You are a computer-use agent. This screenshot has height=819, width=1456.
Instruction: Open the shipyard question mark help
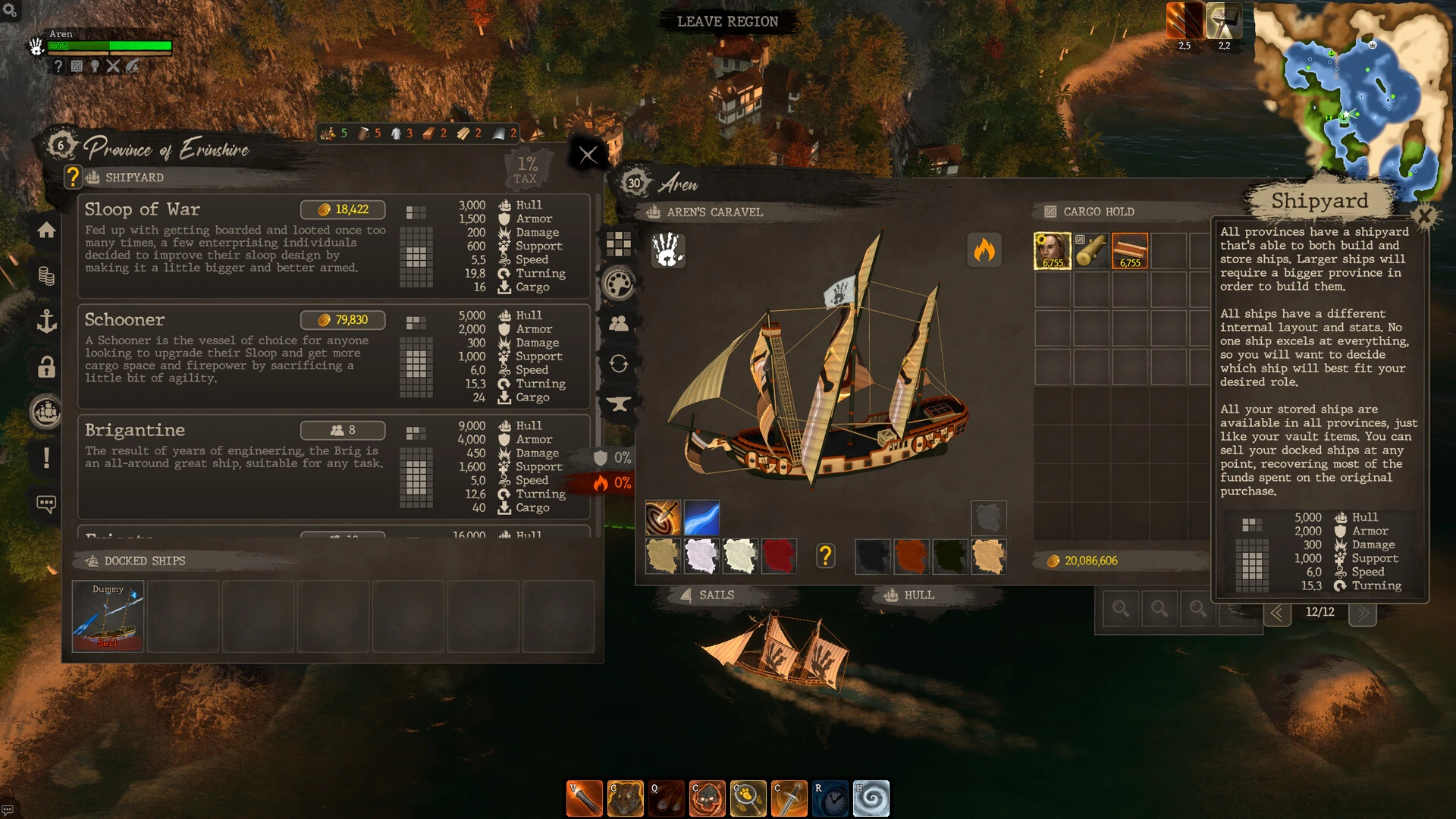(x=73, y=177)
